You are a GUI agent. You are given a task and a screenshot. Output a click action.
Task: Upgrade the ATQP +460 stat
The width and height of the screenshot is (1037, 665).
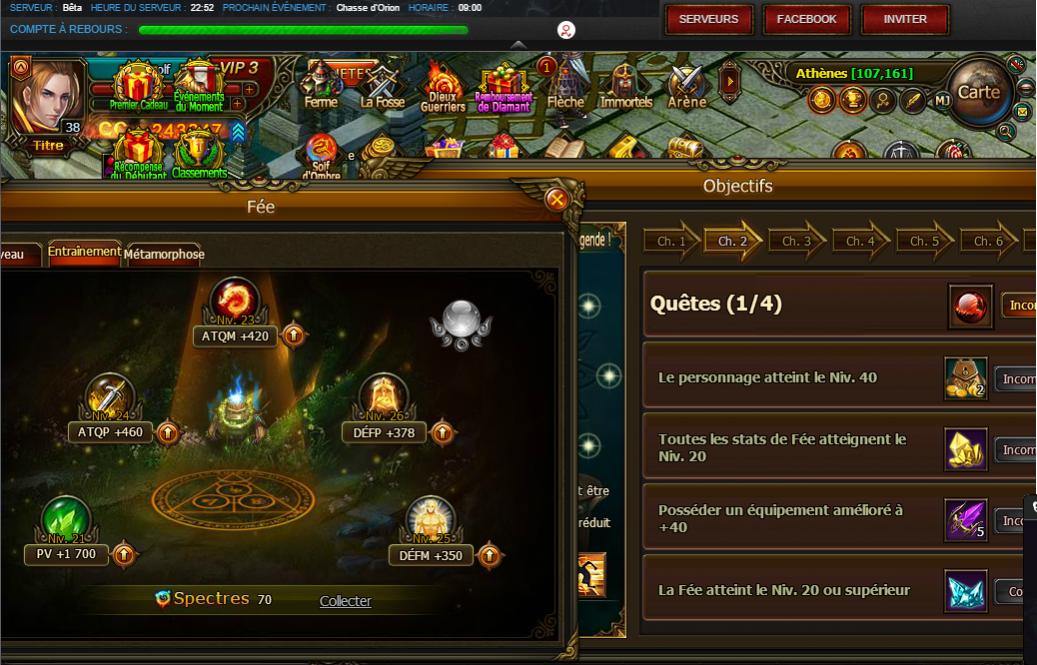[166, 433]
